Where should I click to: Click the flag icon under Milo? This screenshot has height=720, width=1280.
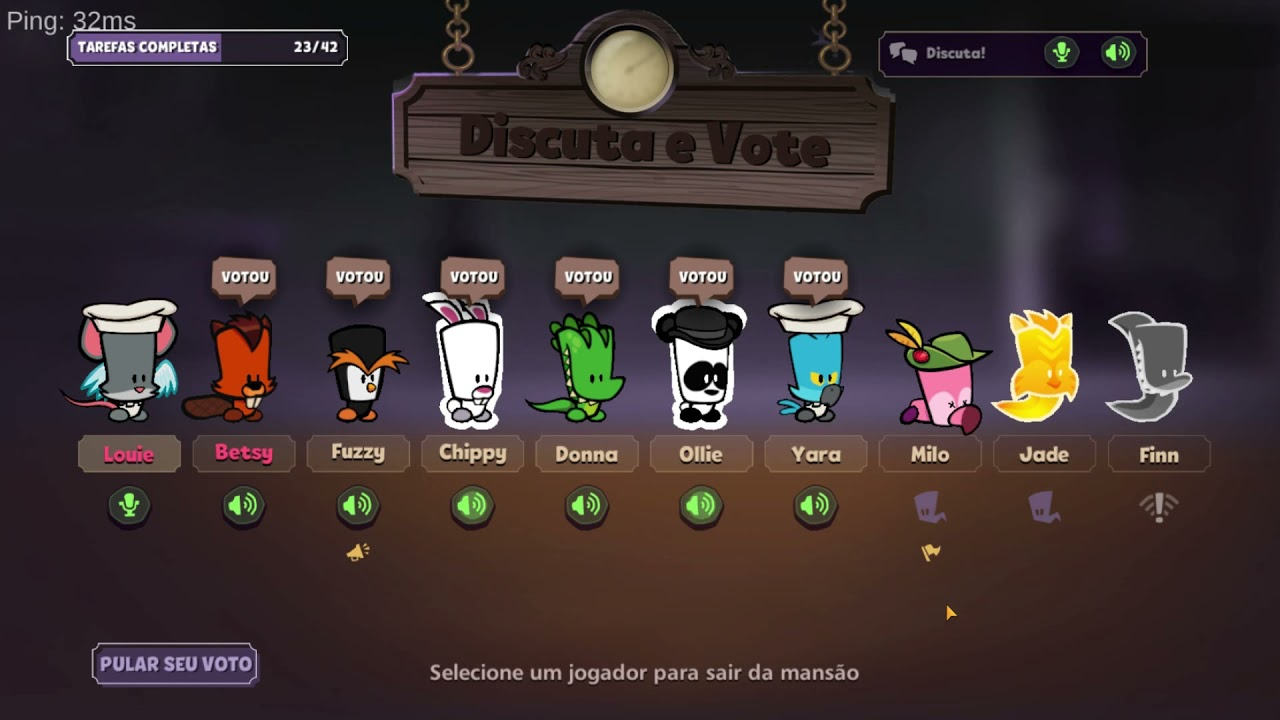[929, 551]
